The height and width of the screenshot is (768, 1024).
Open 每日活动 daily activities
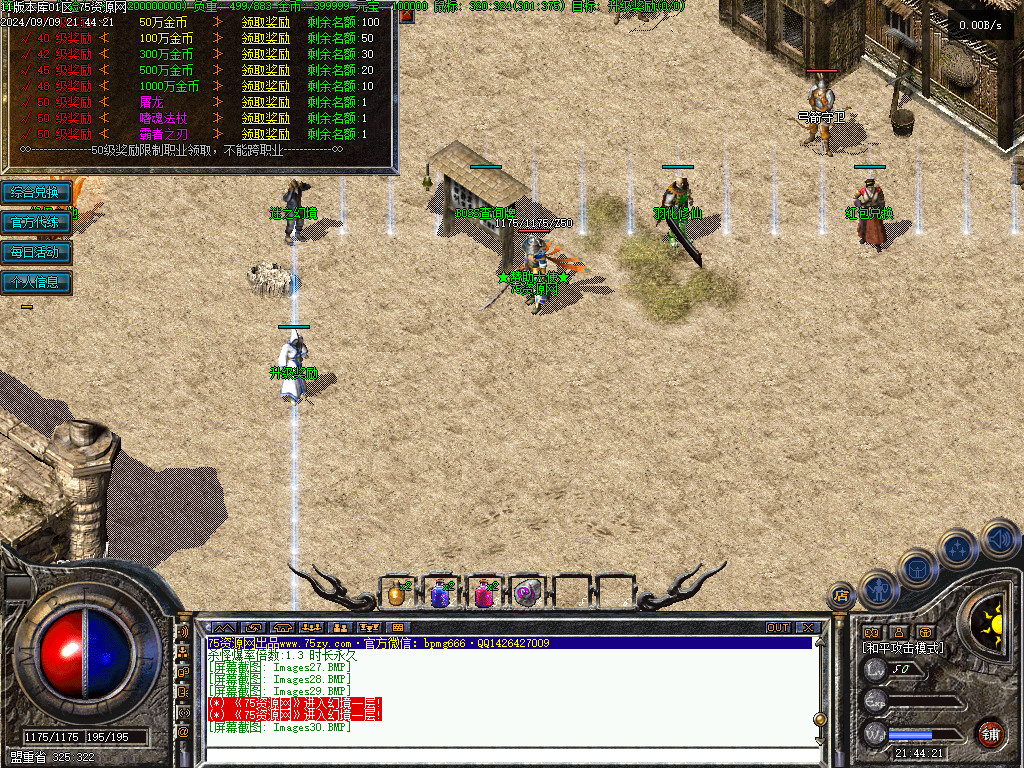click(x=36, y=252)
